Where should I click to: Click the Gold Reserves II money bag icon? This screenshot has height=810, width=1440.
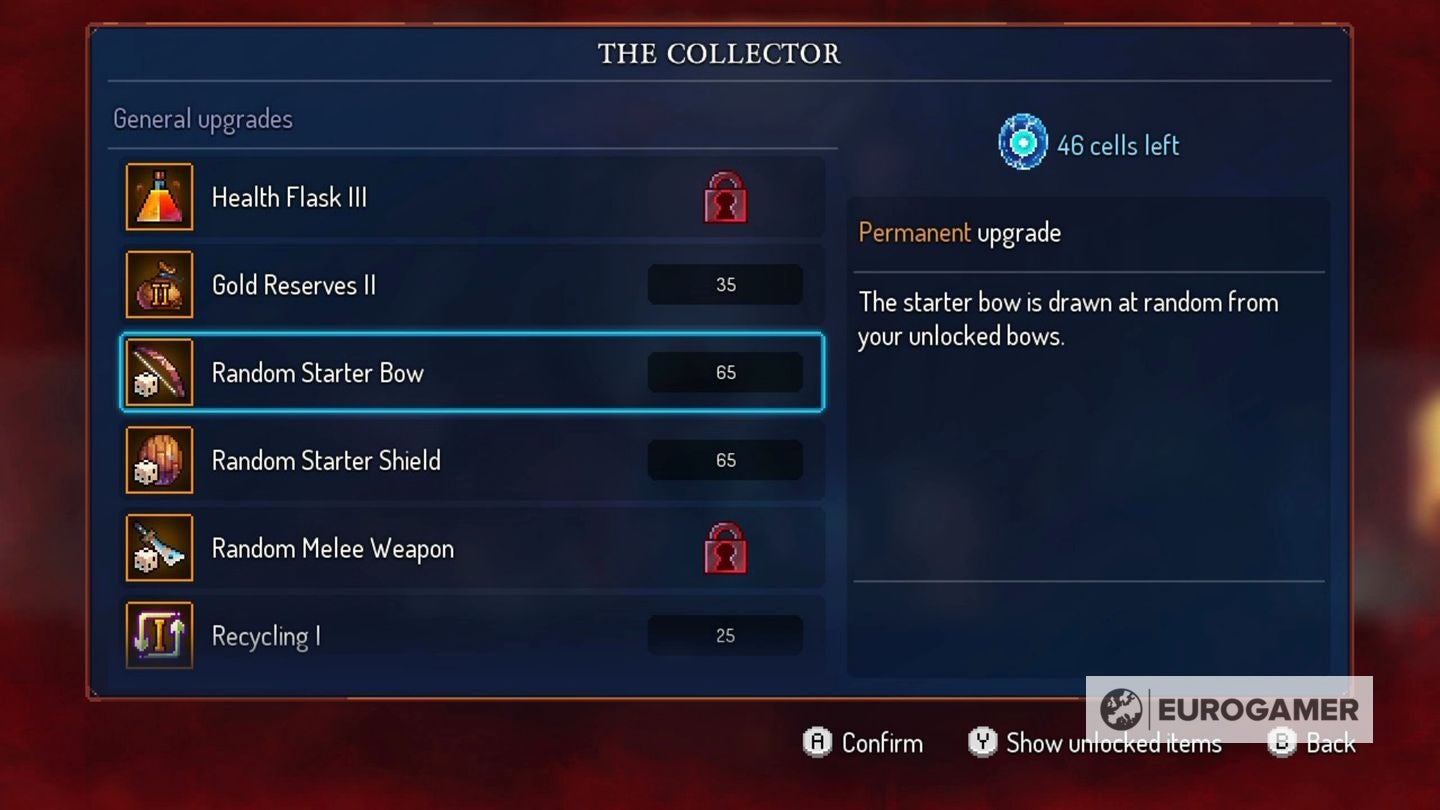[159, 285]
